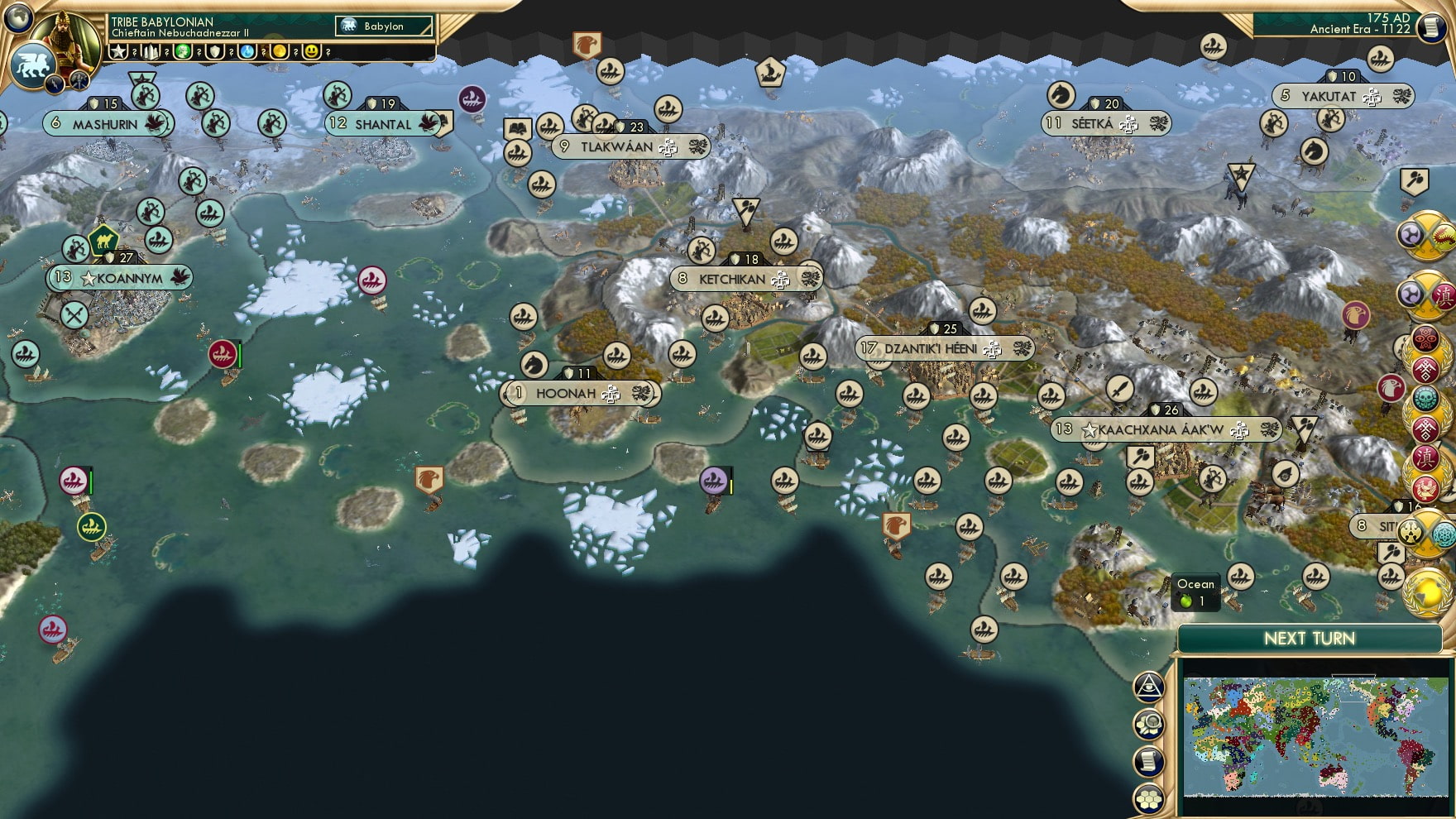Image resolution: width=1456 pixels, height=819 pixels.
Task: Click the happiness smiley face in the top bar
Action: tap(313, 52)
